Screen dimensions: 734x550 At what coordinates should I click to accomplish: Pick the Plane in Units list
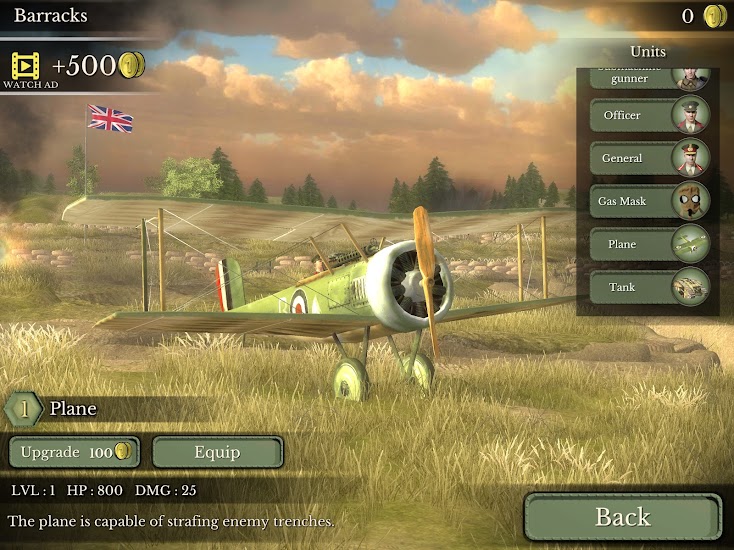click(649, 244)
